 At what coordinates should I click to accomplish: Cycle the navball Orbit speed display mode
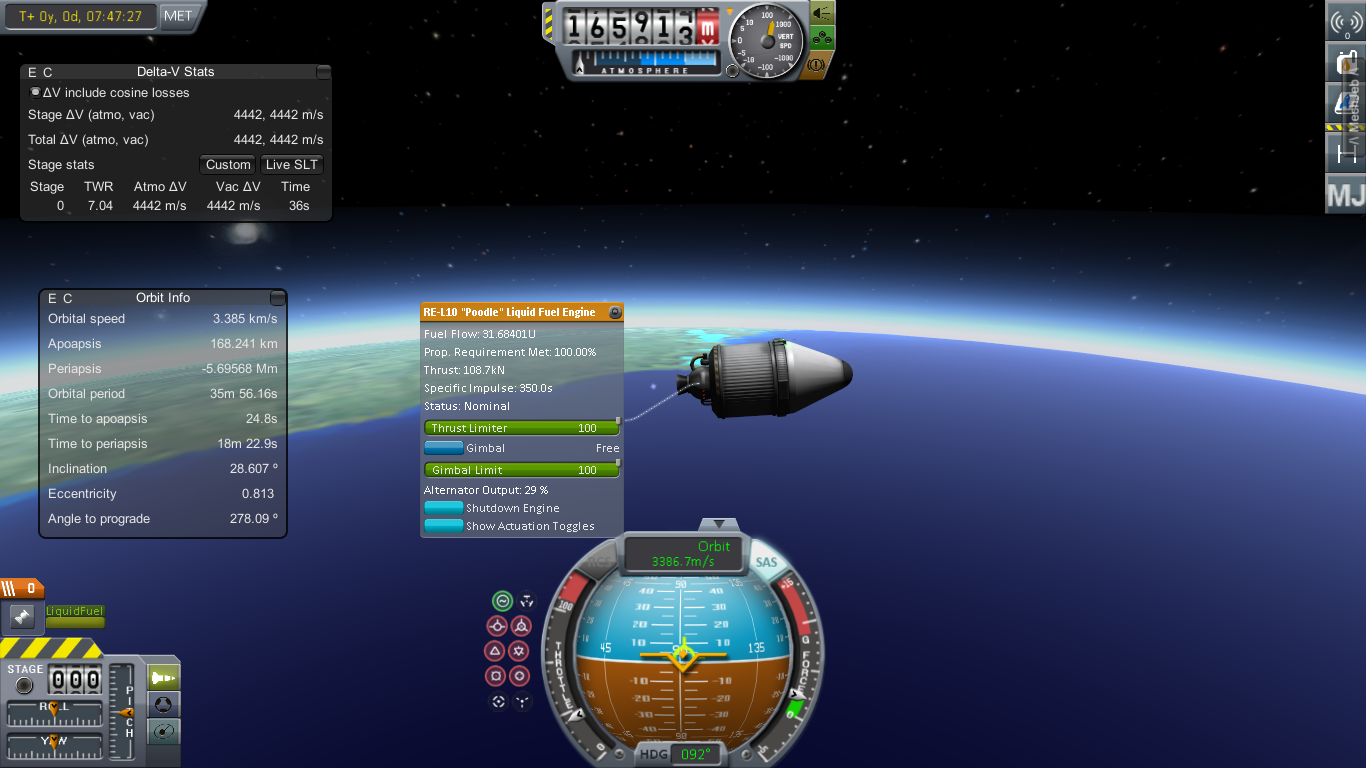point(684,554)
